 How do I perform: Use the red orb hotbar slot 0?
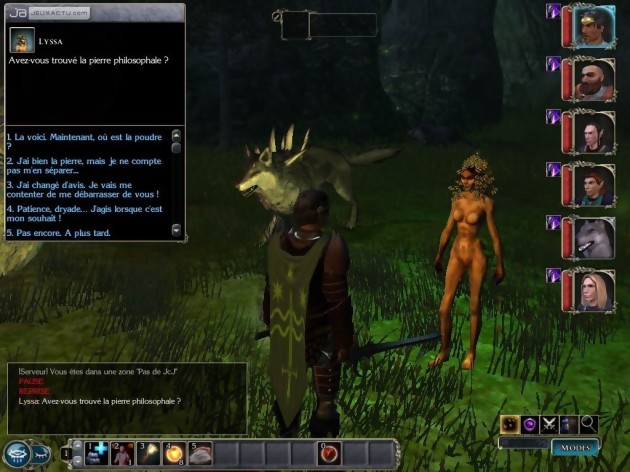329,453
